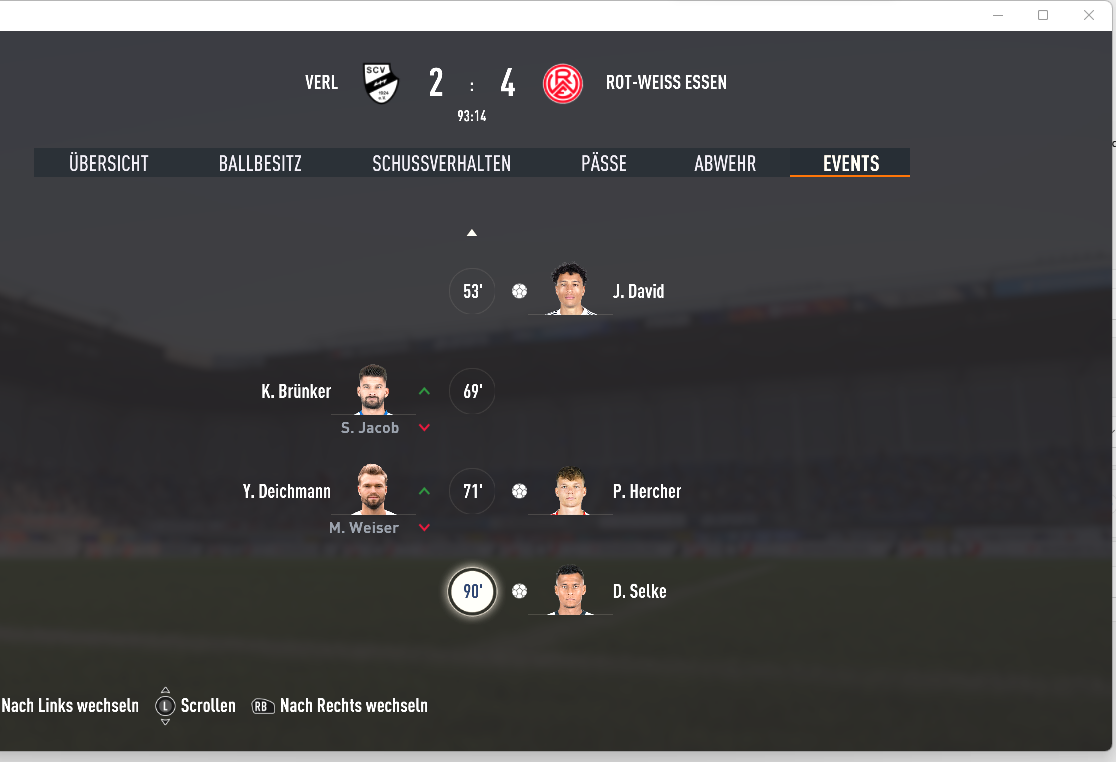Show the Schussverhalten statistics tab
Image resolution: width=1116 pixels, height=762 pixels.
point(441,164)
